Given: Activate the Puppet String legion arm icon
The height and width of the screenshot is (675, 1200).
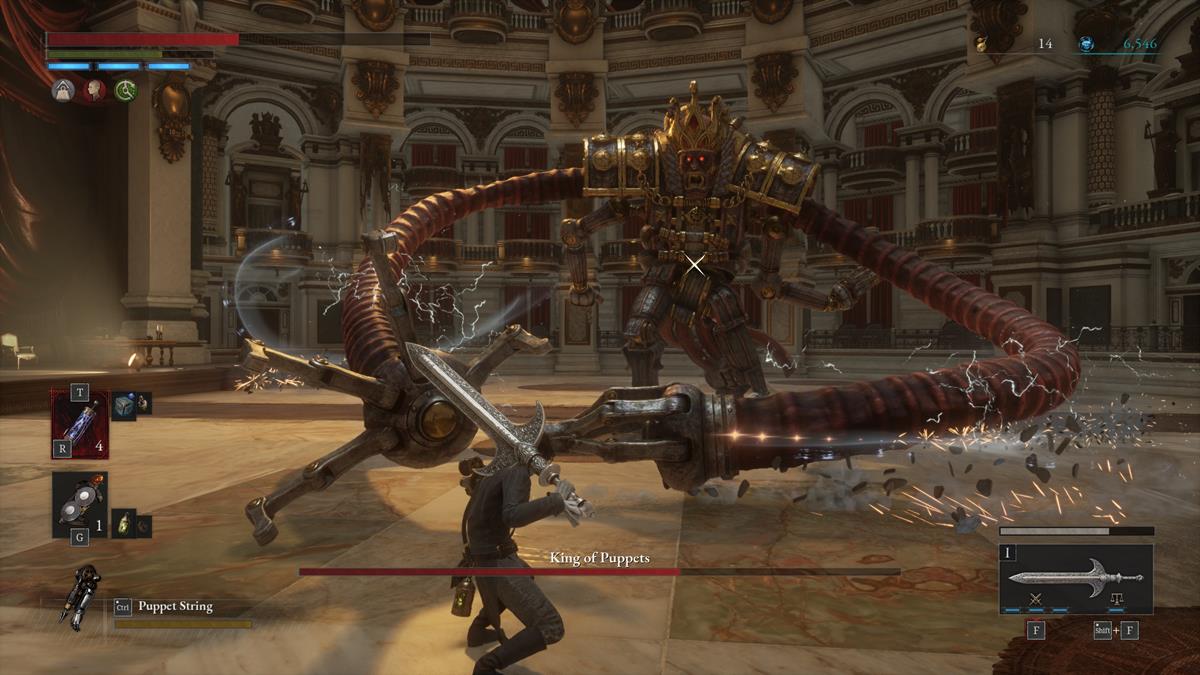Looking at the screenshot, I should [79, 597].
